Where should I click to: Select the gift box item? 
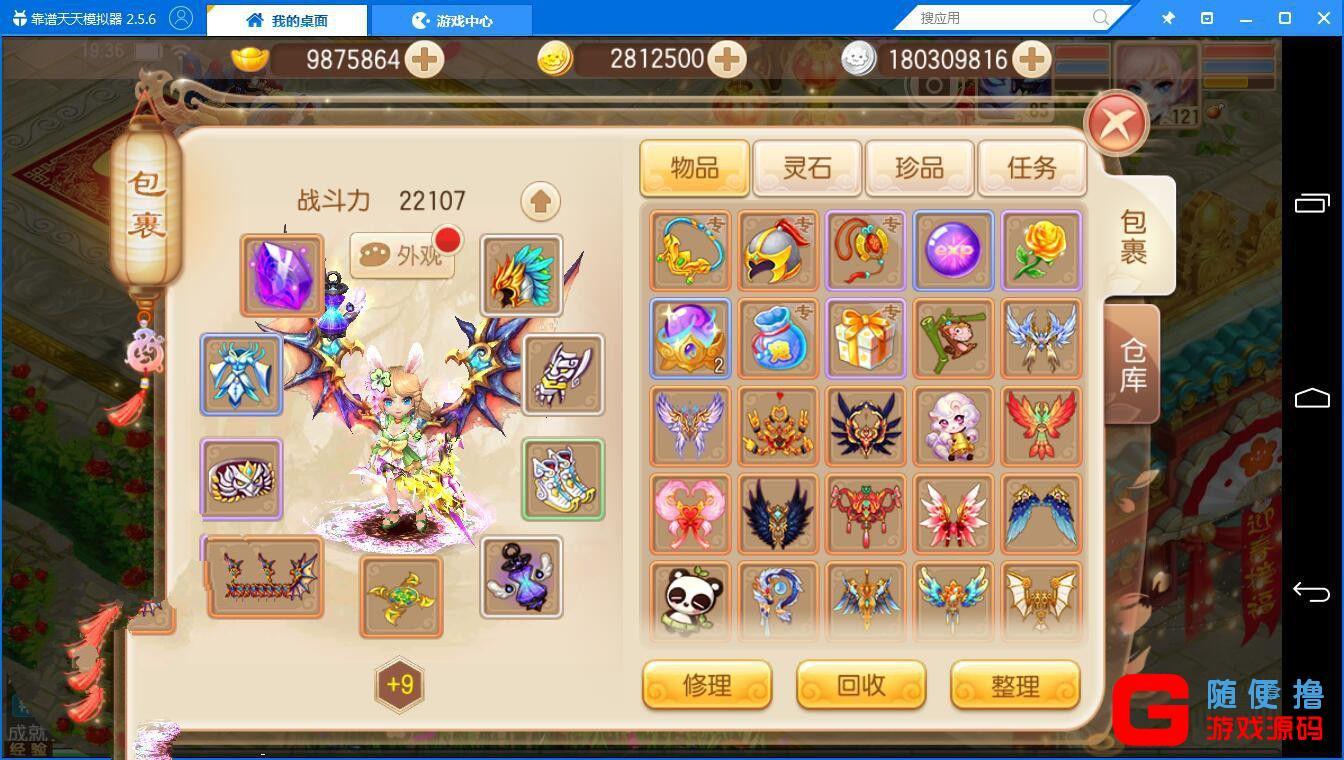(x=865, y=338)
